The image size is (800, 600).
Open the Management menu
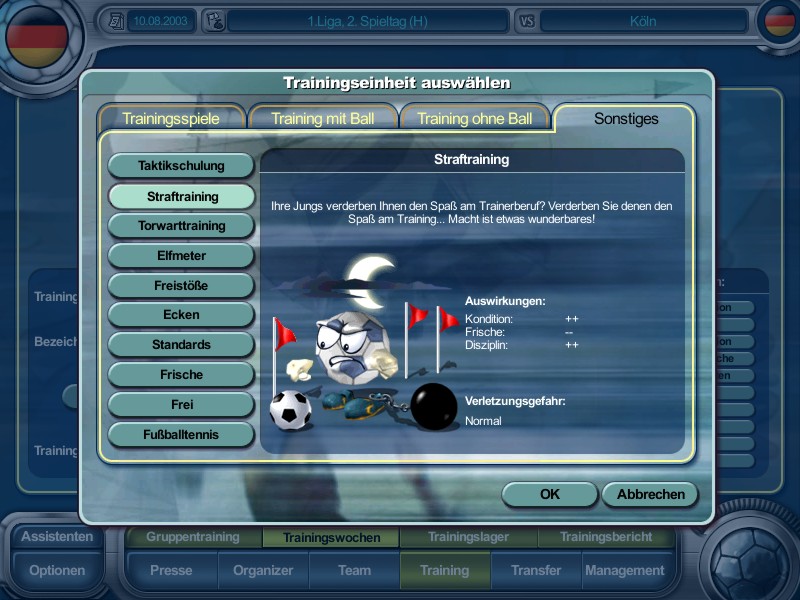coord(624,571)
